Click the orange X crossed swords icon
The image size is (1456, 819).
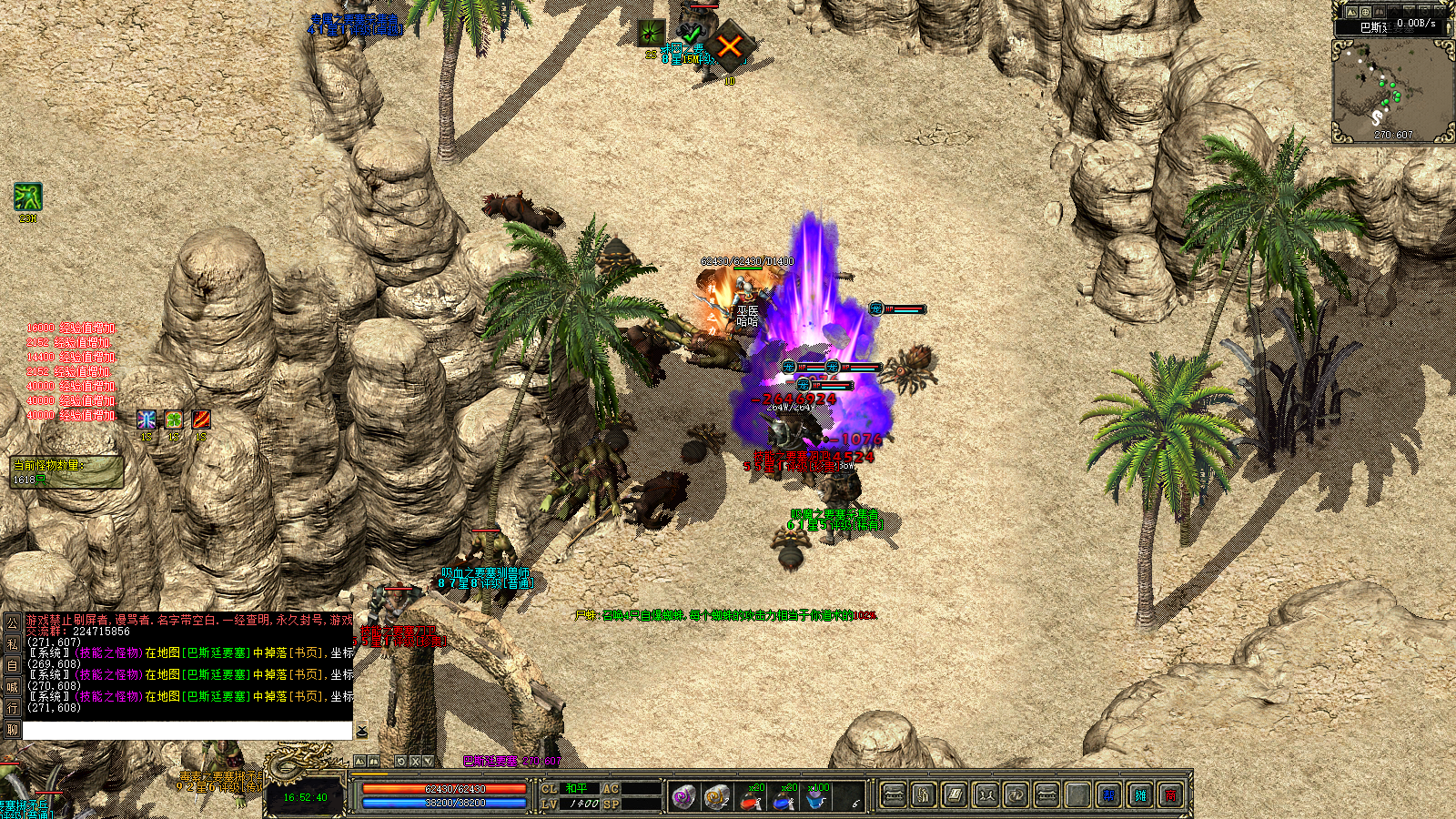tap(729, 46)
